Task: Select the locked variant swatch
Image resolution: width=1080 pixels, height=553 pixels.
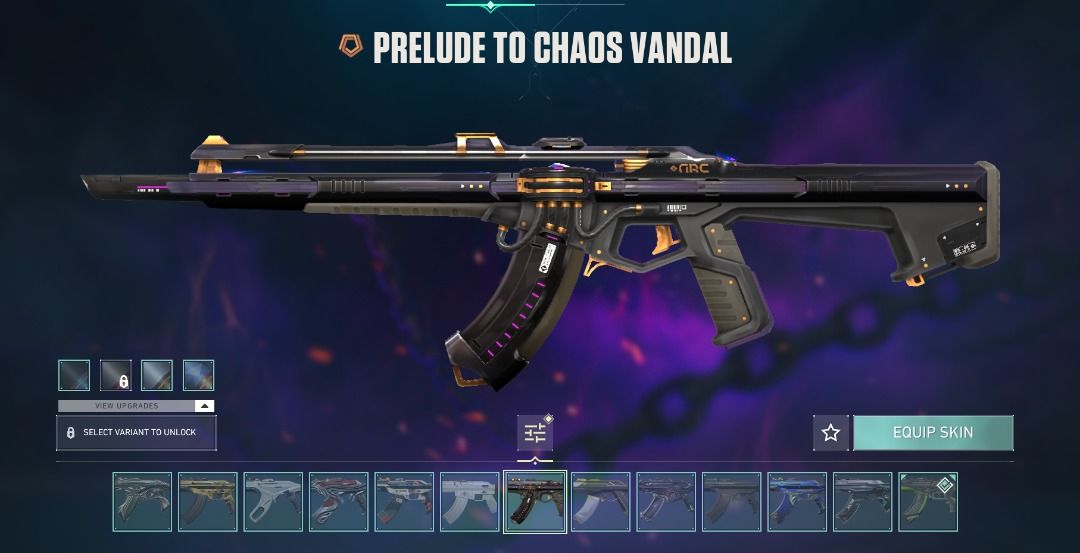Action: coord(116,376)
